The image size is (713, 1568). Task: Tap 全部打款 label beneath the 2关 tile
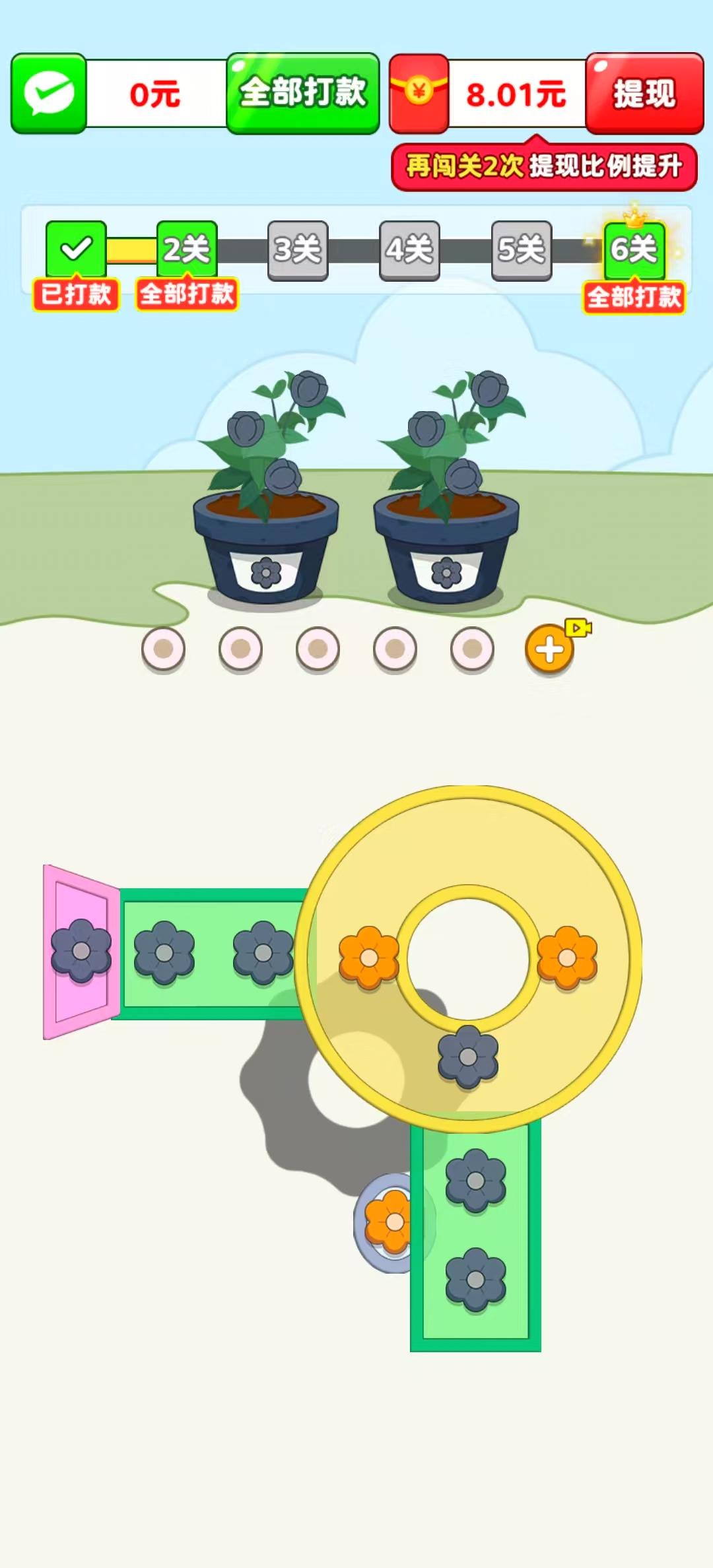187,294
